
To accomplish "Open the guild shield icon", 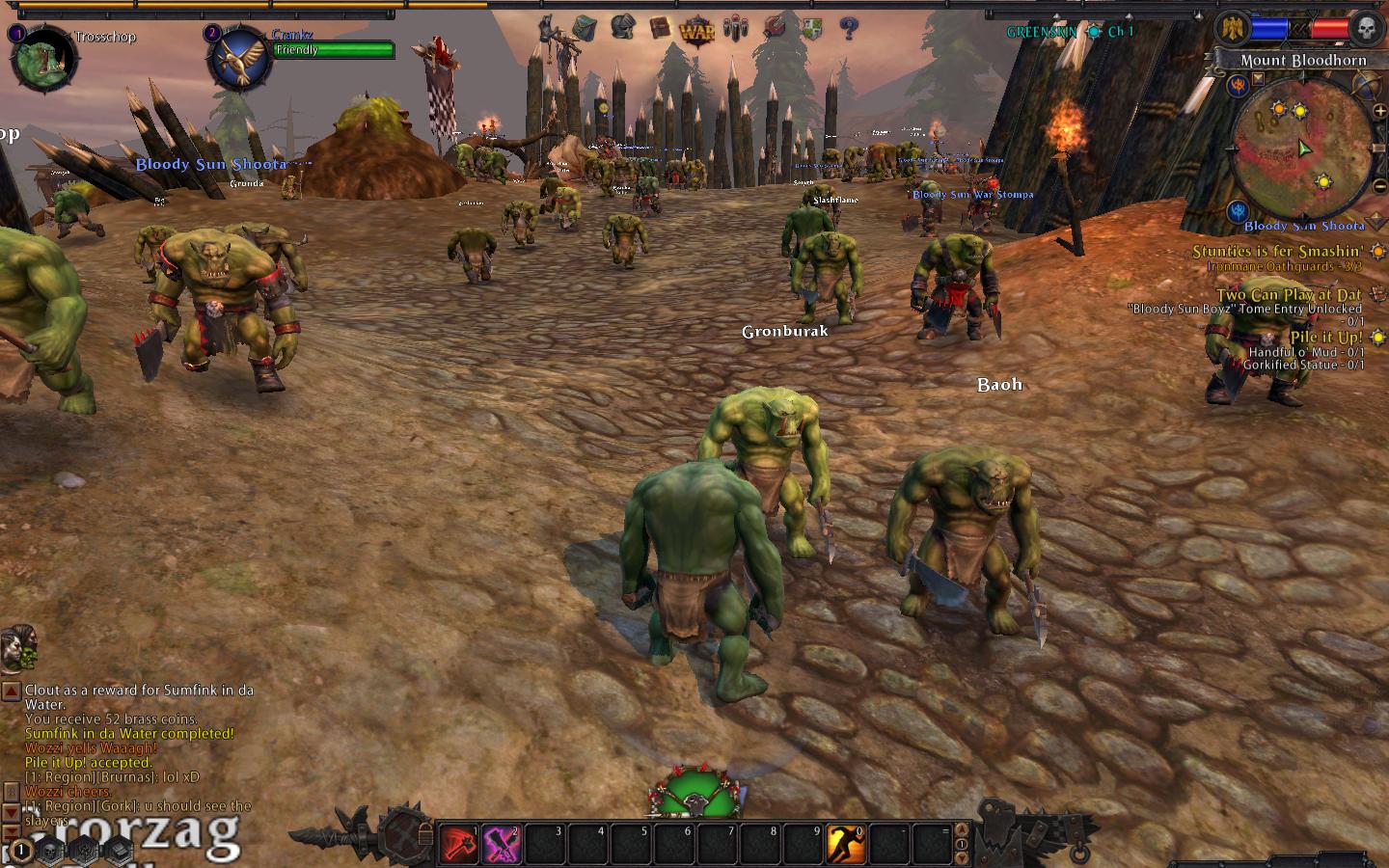I will click(812, 28).
